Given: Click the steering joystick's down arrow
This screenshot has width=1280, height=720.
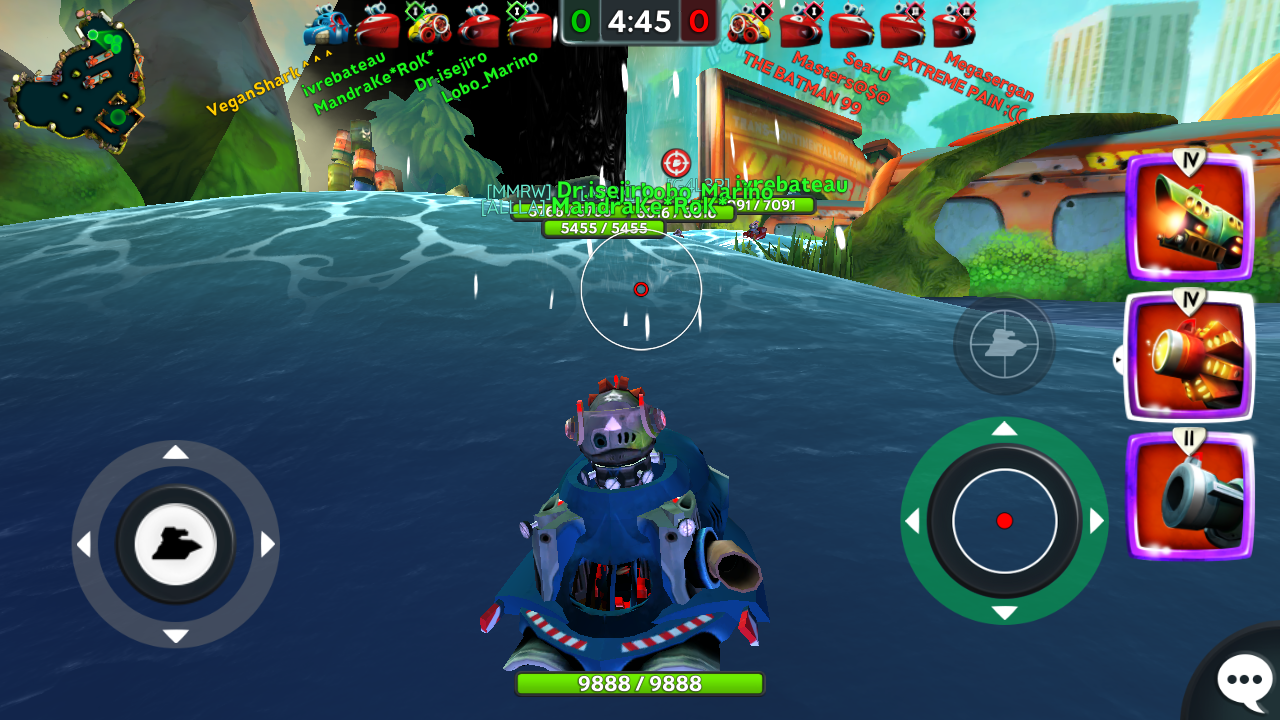Looking at the screenshot, I should pos(175,636).
